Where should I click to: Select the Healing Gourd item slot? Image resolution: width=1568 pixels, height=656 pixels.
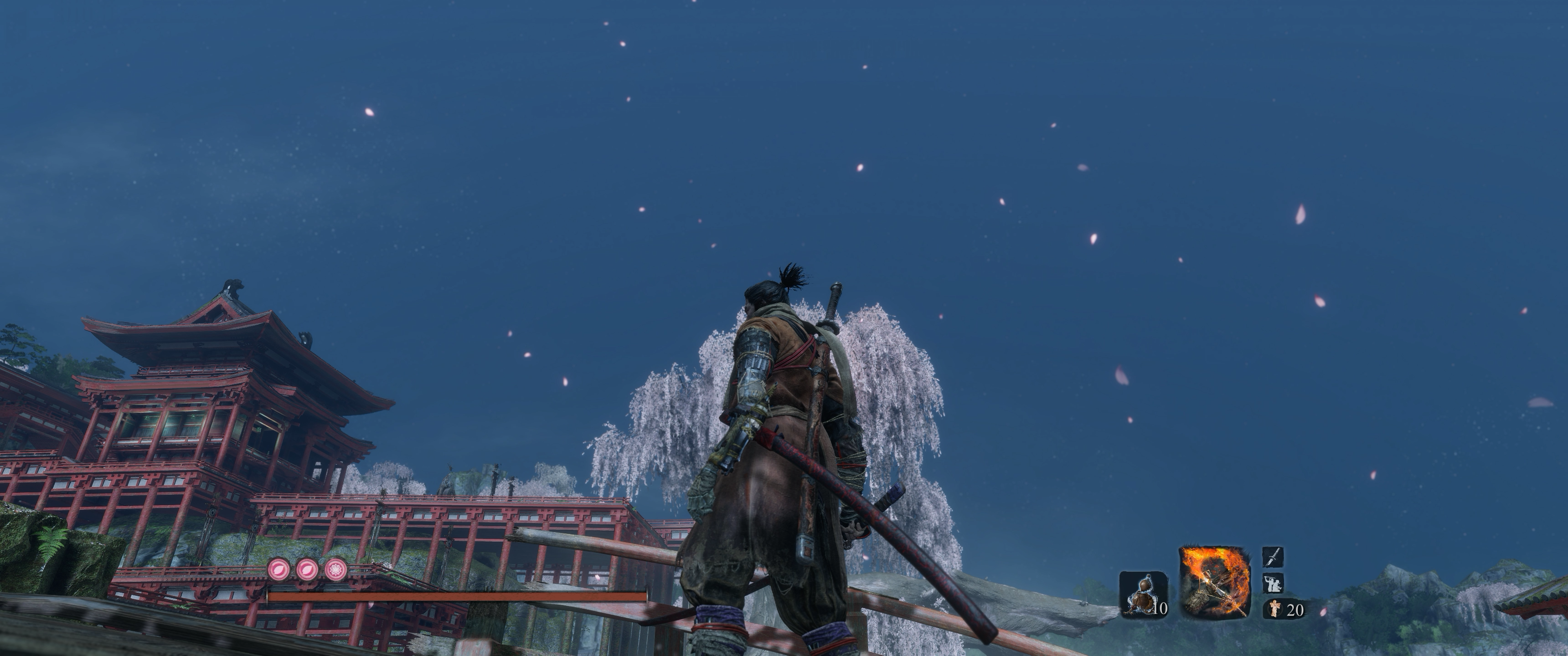point(1143,593)
